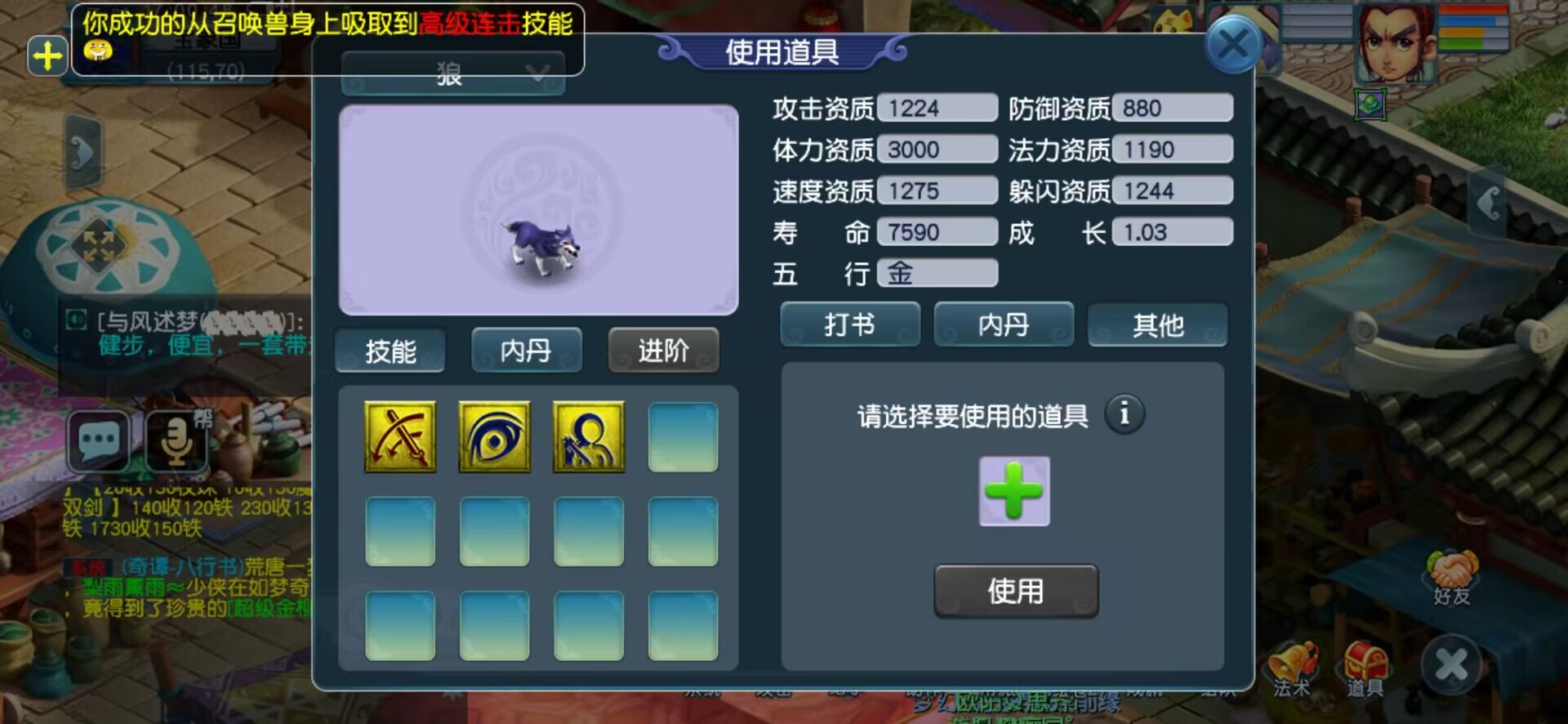1568x724 pixels.
Task: Tap the info (i) circle icon
Action: (1125, 415)
